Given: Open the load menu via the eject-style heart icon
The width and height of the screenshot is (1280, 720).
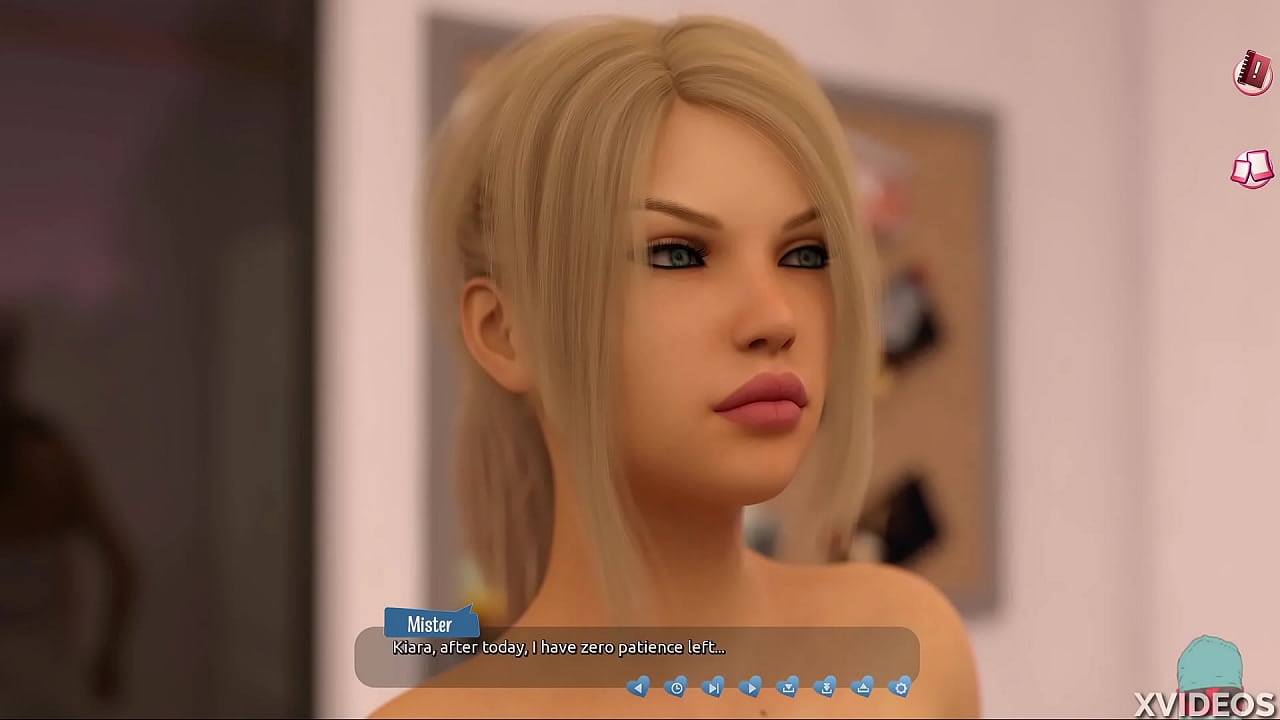Looking at the screenshot, I should (x=863, y=688).
